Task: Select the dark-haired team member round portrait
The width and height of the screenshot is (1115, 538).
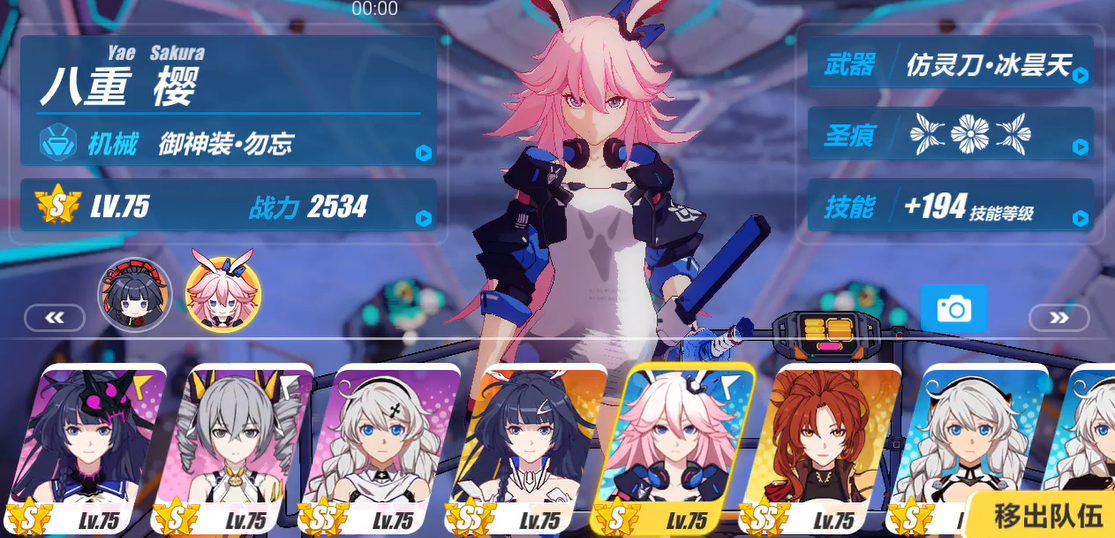Action: [x=135, y=294]
